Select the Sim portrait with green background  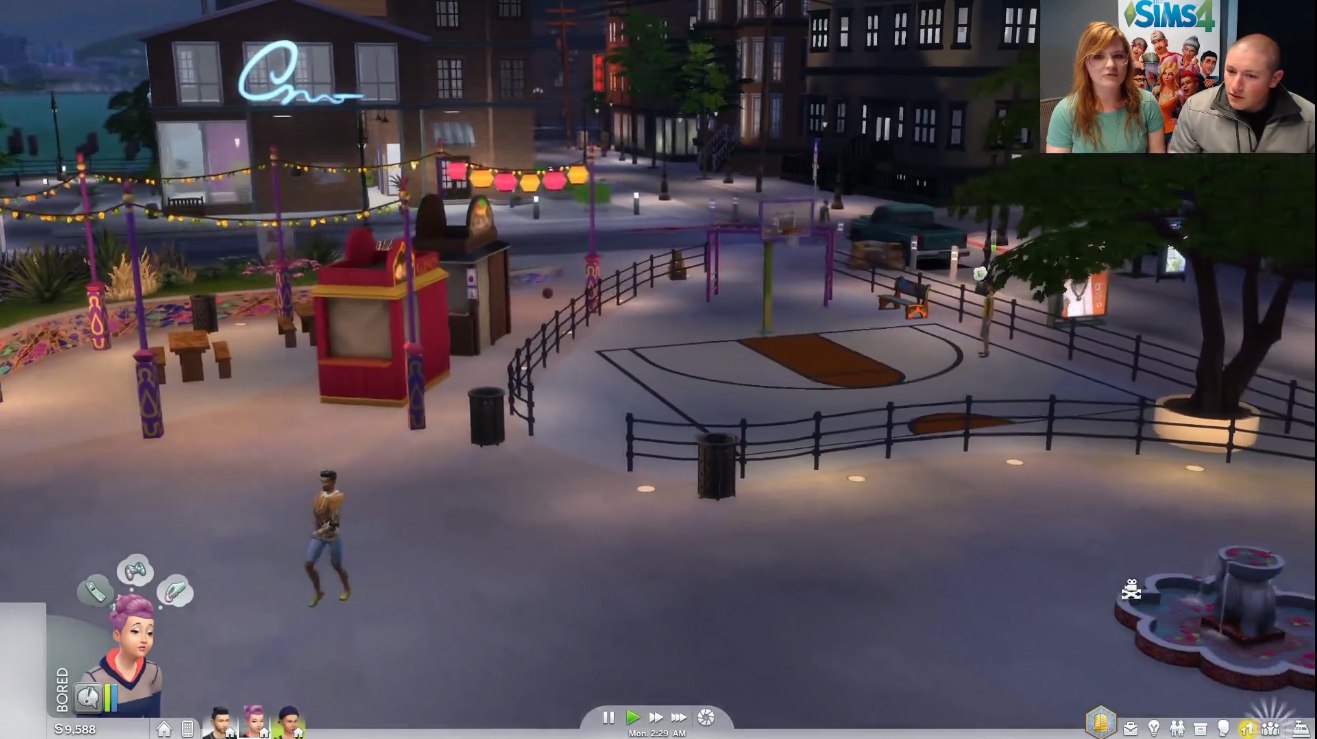288,722
